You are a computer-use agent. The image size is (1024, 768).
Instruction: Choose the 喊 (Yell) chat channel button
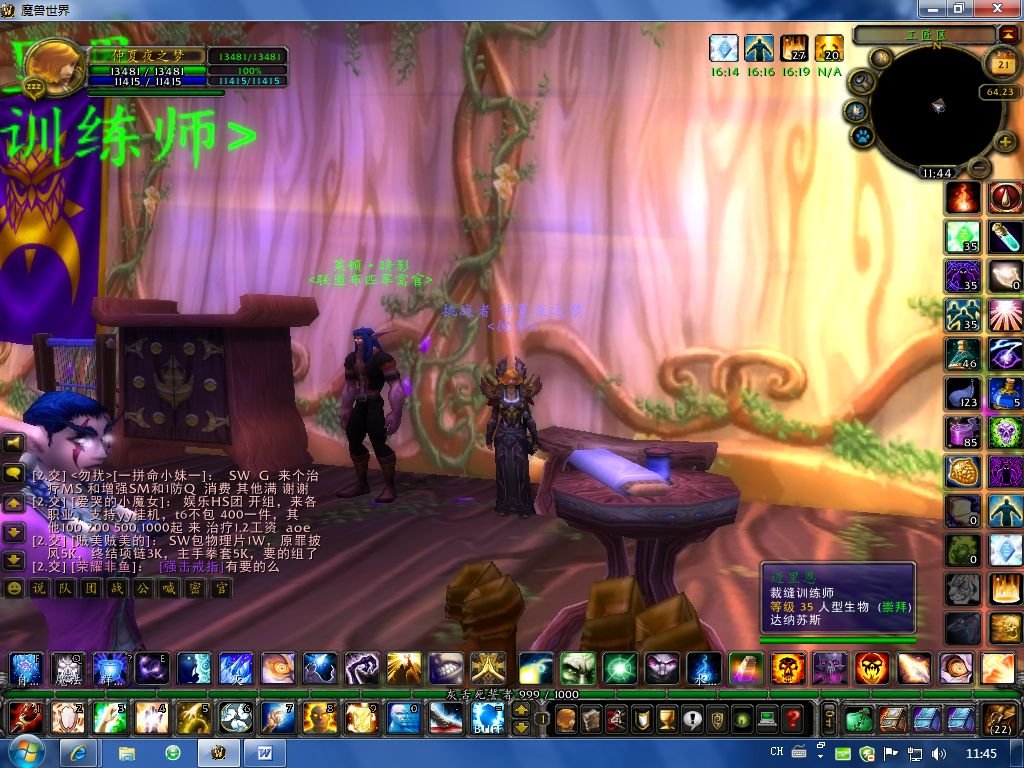pos(168,589)
